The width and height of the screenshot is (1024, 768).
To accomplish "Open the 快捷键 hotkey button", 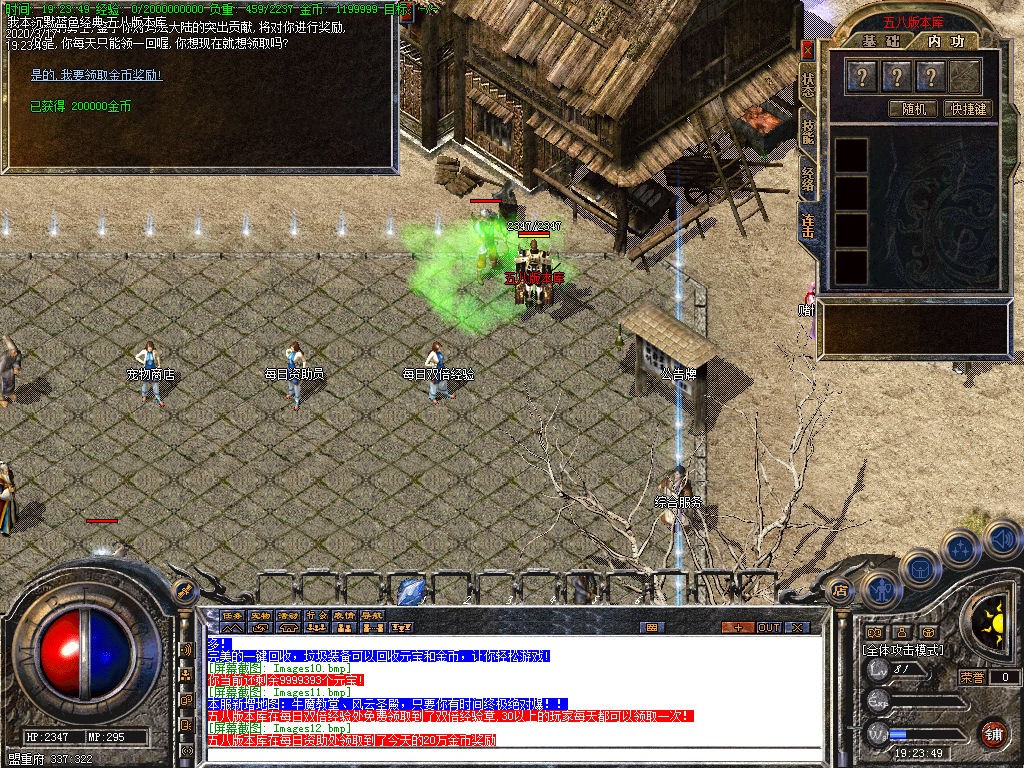I will [969, 109].
